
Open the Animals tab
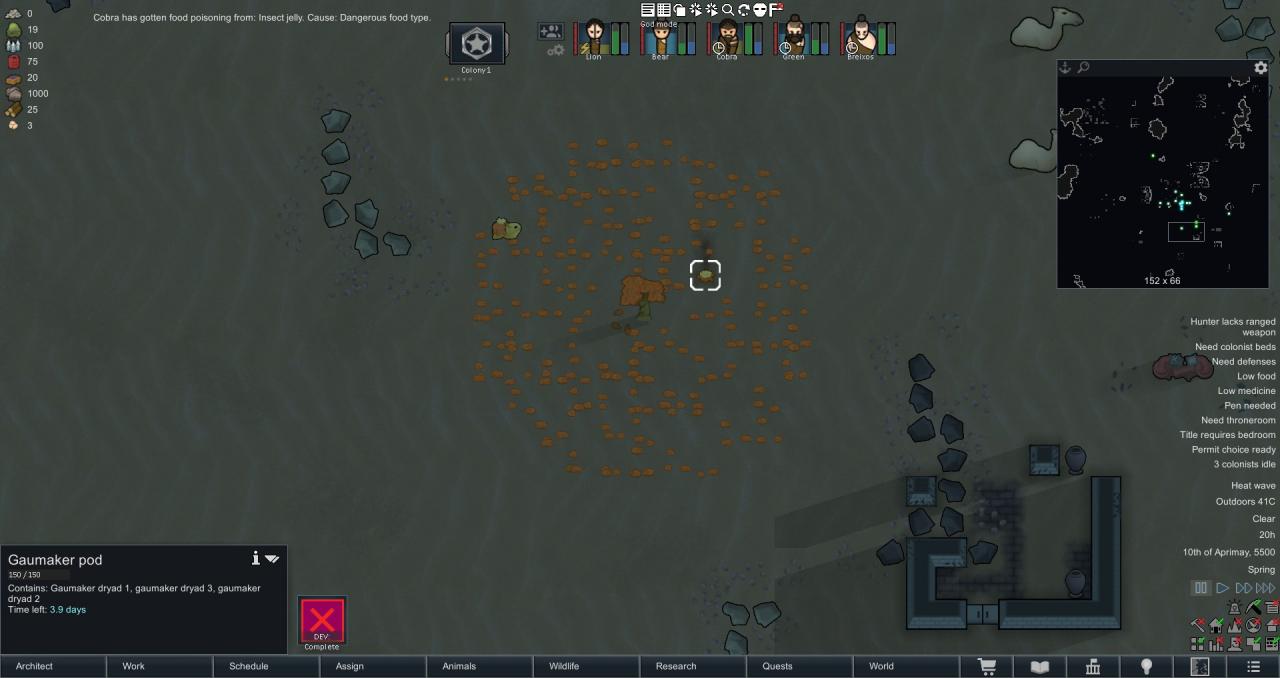(x=480, y=666)
